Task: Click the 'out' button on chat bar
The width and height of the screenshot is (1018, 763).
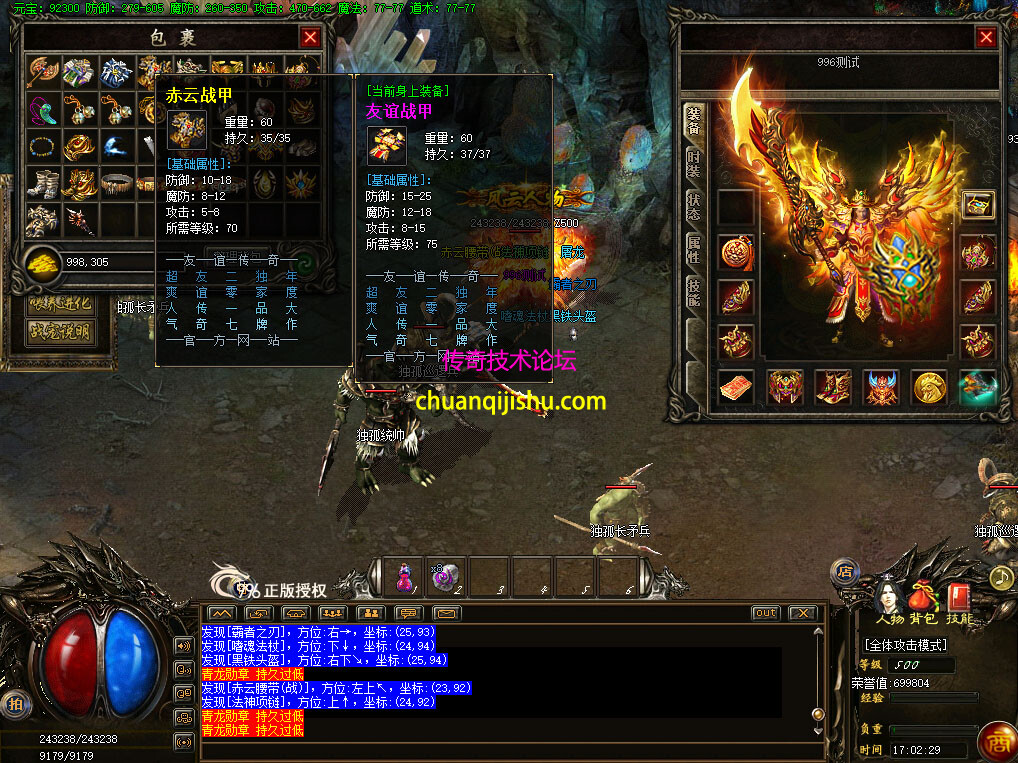Action: (765, 613)
